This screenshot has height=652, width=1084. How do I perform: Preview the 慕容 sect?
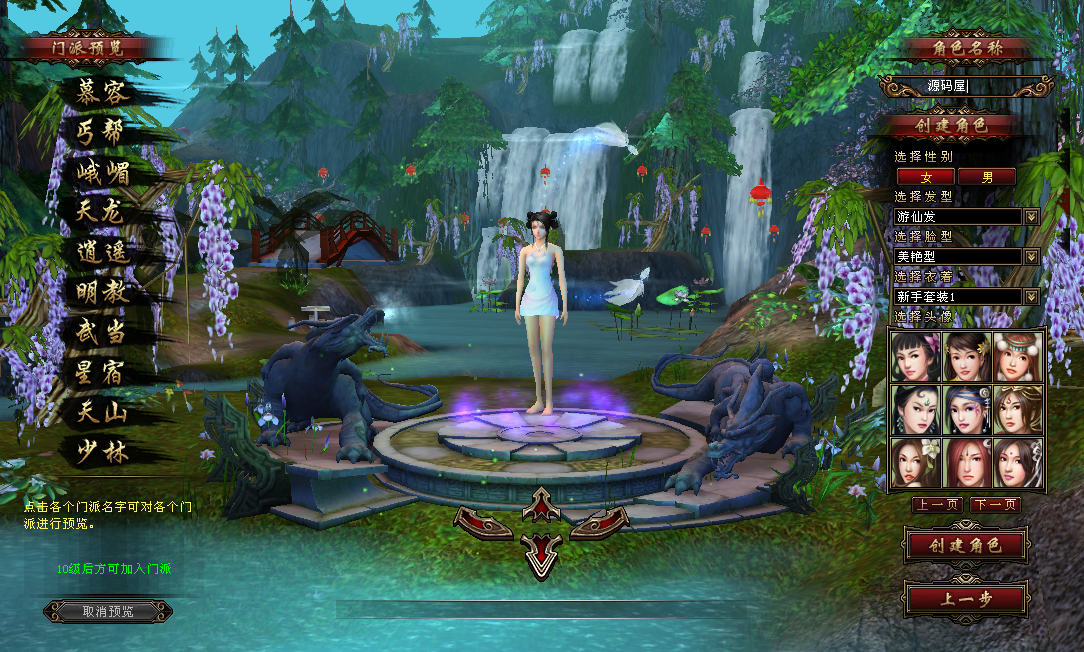pos(102,92)
